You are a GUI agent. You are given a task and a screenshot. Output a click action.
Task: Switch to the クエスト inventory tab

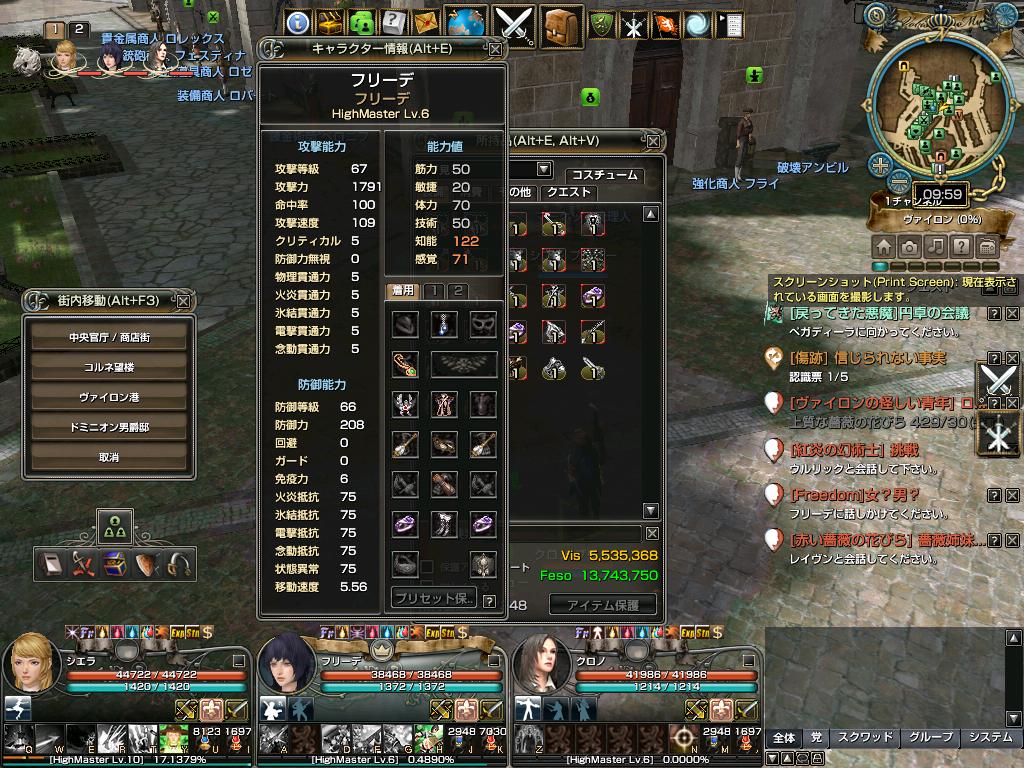[569, 192]
